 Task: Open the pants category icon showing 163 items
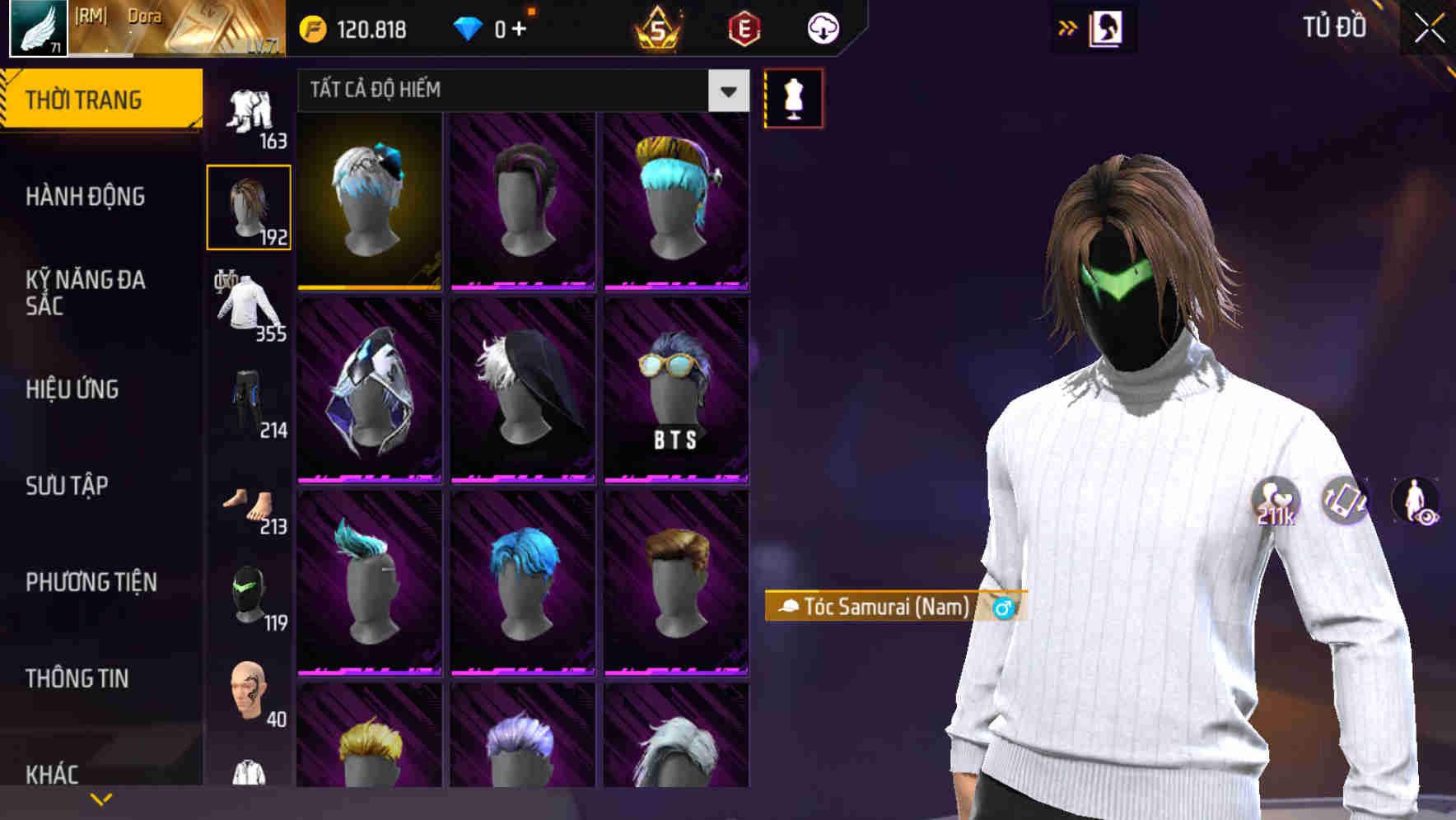click(248, 107)
